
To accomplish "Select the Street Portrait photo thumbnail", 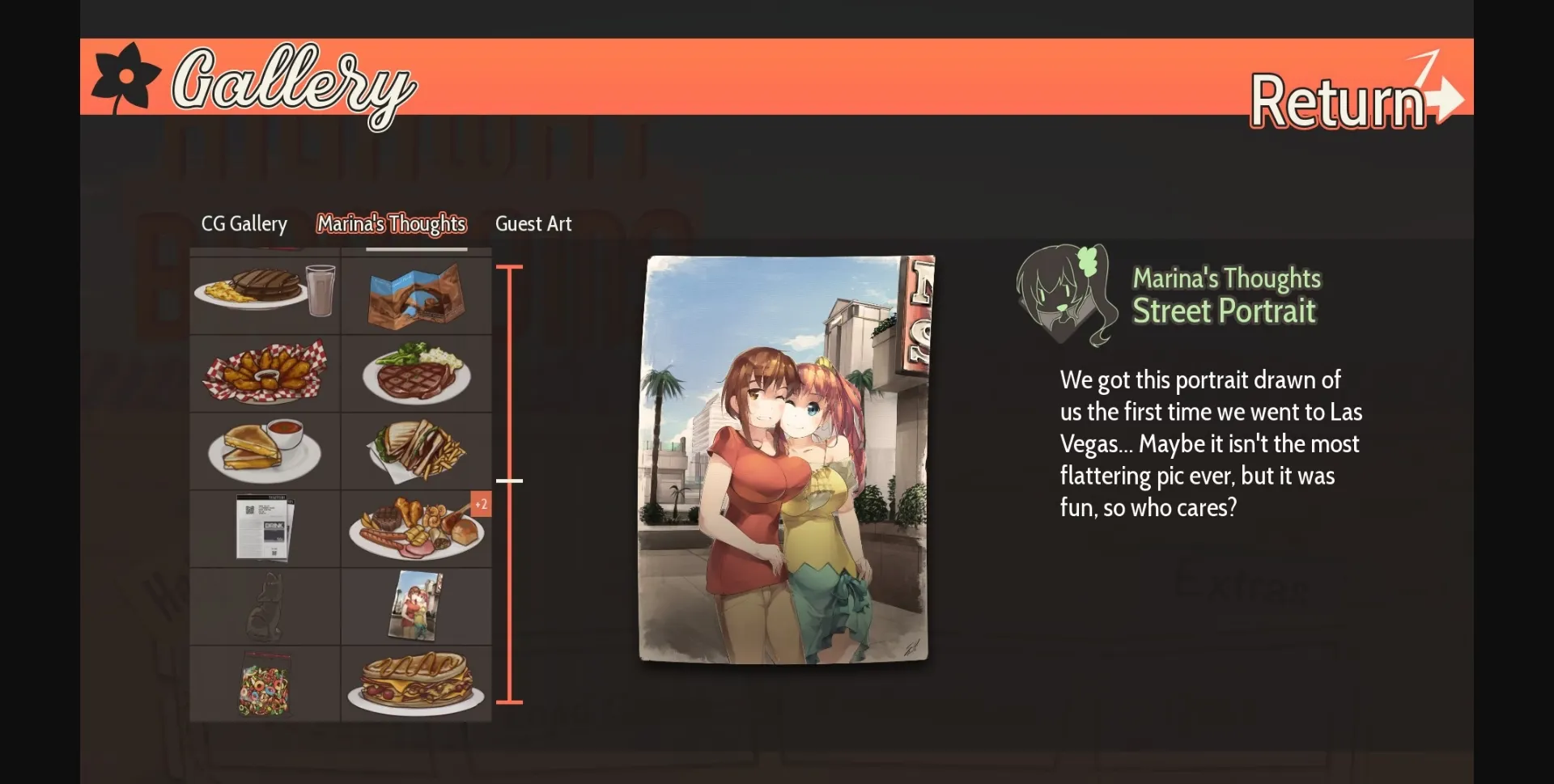I will 417,606.
